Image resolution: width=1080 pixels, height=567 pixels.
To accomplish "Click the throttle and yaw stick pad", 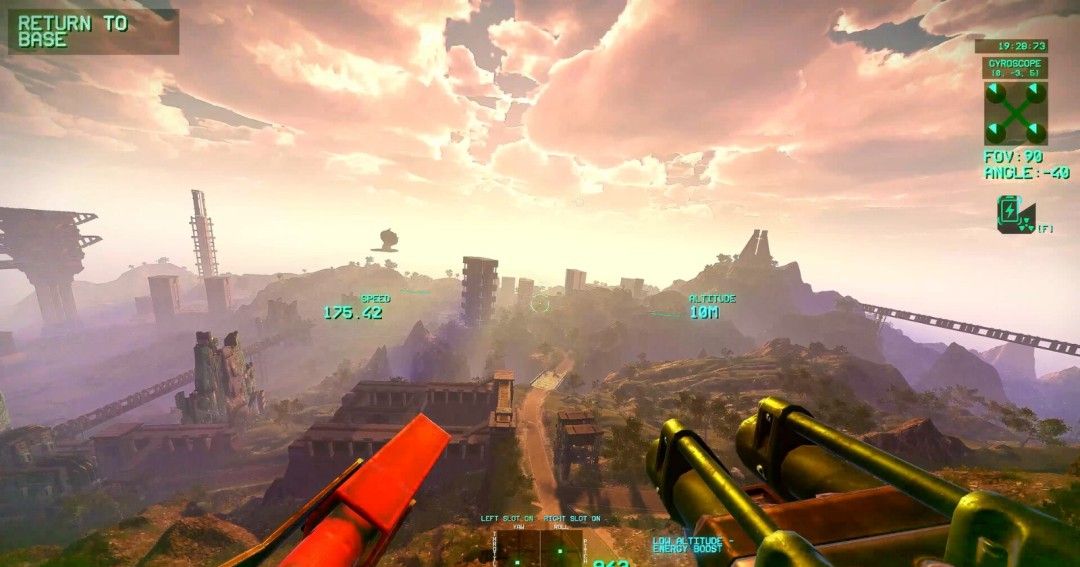I will coord(519,548).
